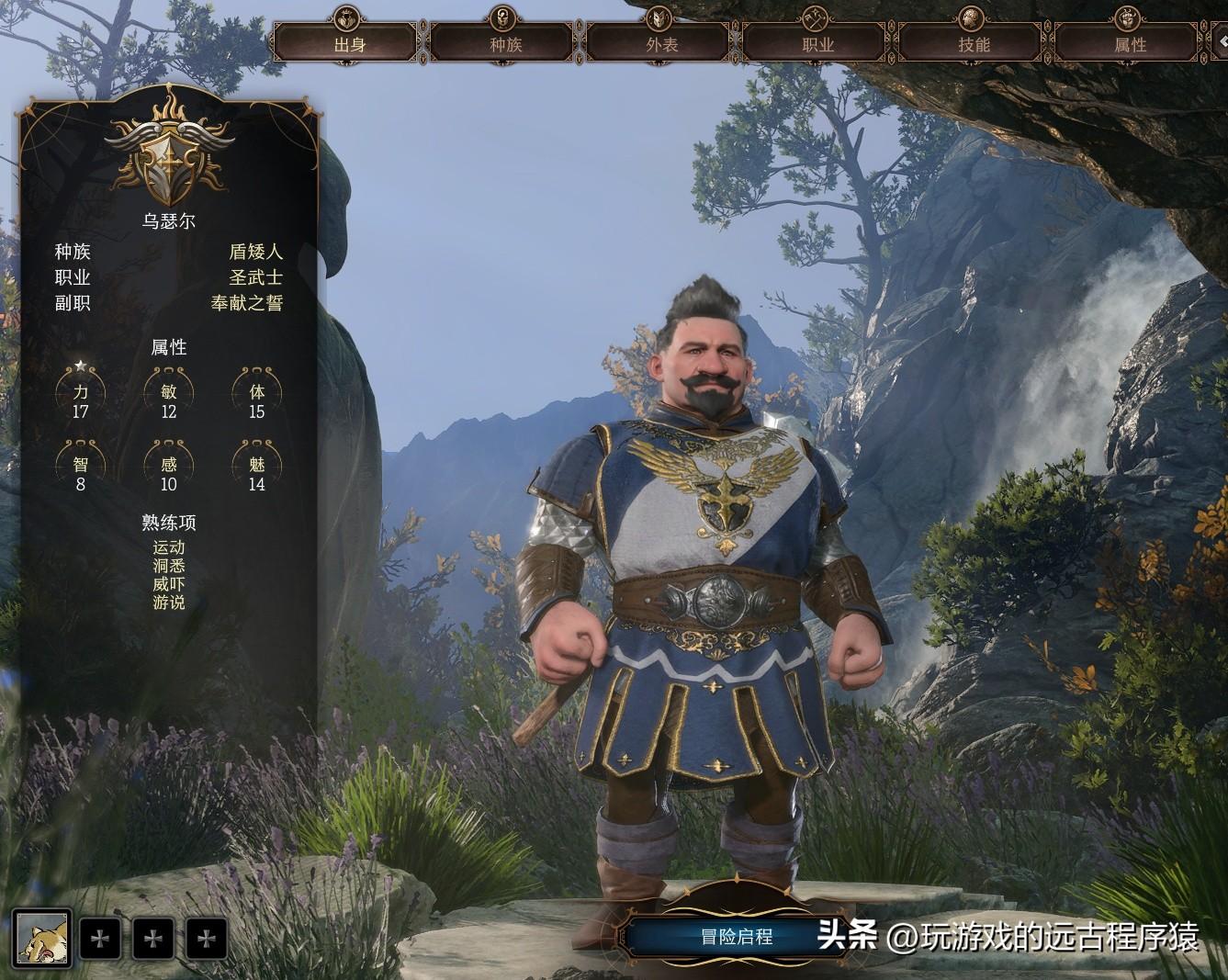1228x980 pixels.
Task: Click the arrow button beside the 属性 tab
Action: click(x=1221, y=41)
